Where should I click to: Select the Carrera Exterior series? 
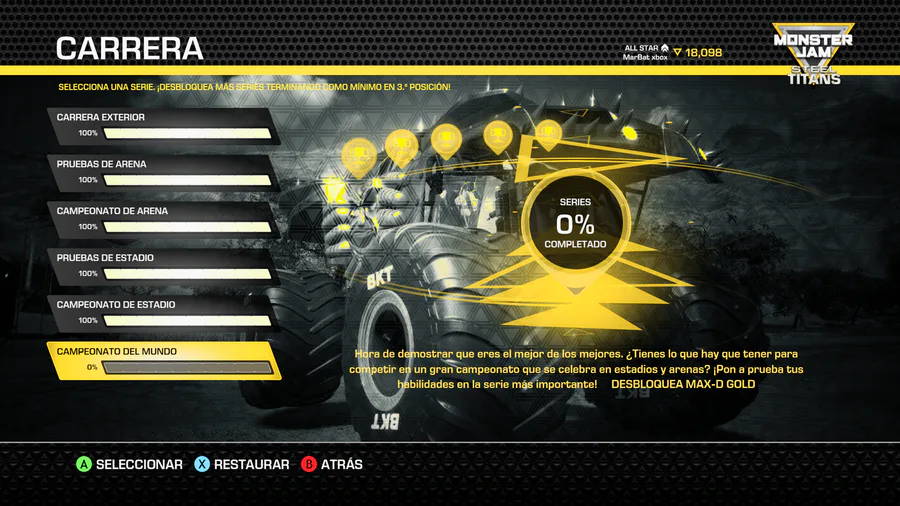pos(160,124)
